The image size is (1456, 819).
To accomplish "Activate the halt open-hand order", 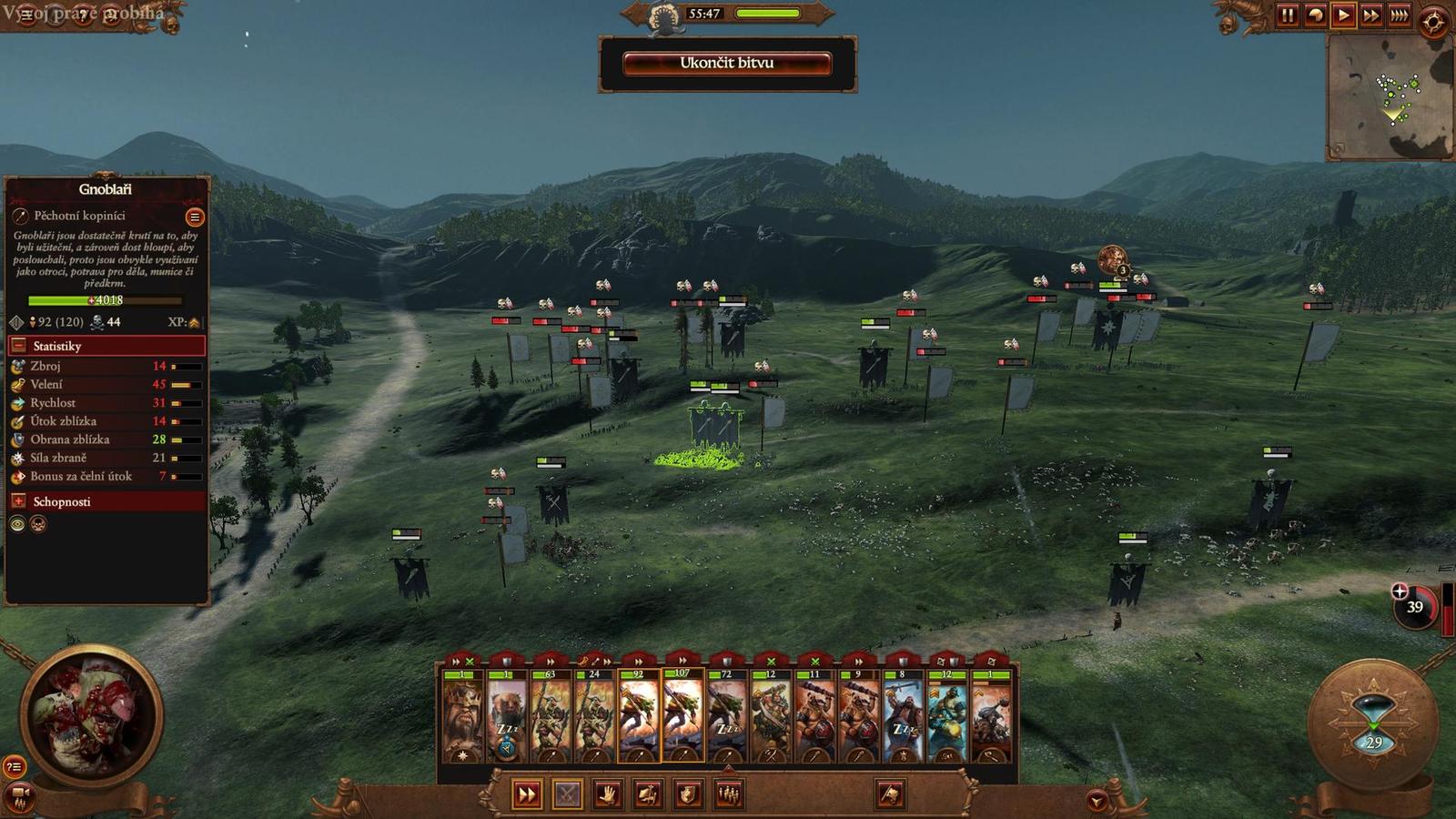I will tap(607, 794).
